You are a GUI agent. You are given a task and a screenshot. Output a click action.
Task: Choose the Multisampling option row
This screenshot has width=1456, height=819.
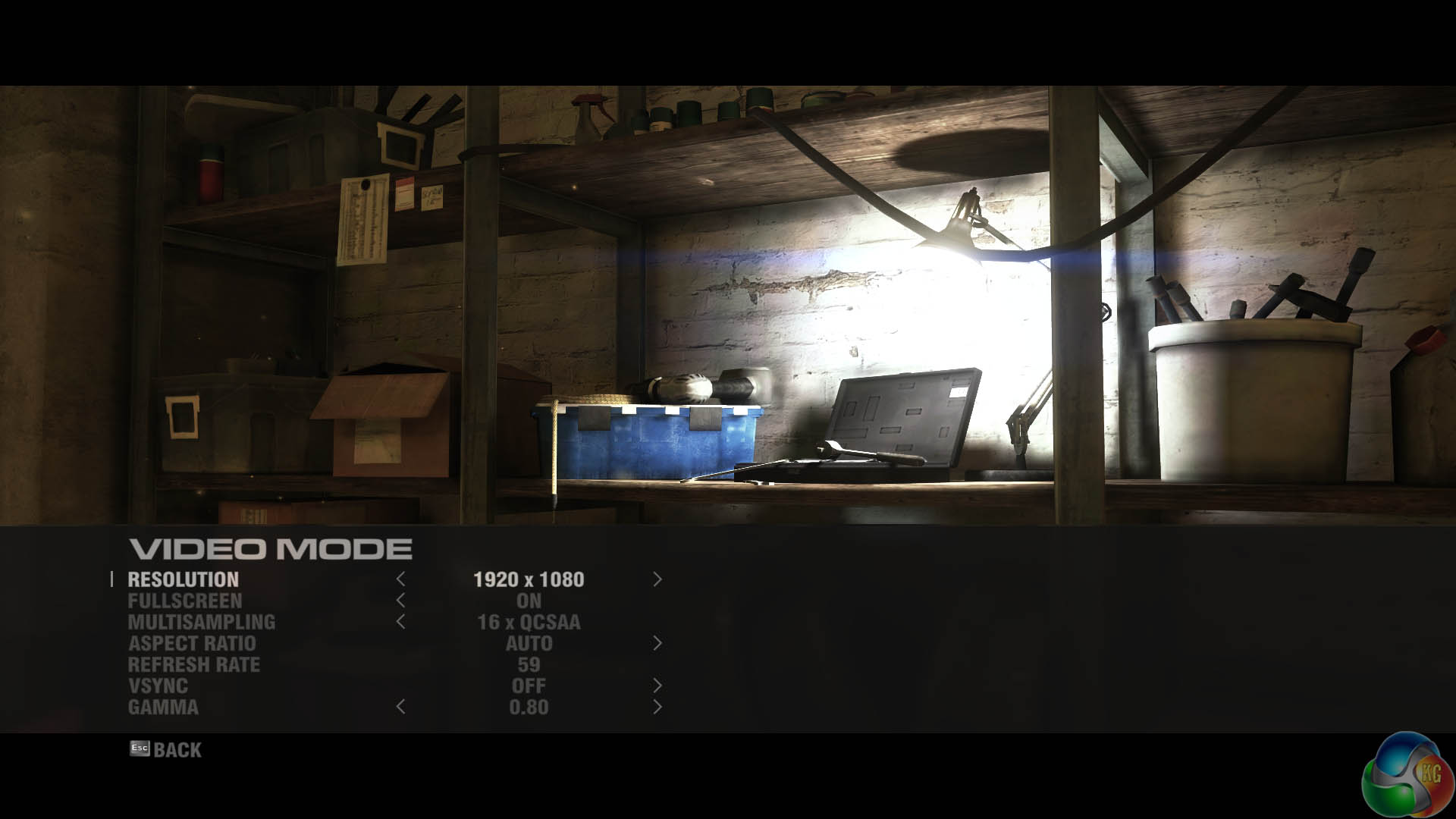pyautogui.click(x=202, y=623)
